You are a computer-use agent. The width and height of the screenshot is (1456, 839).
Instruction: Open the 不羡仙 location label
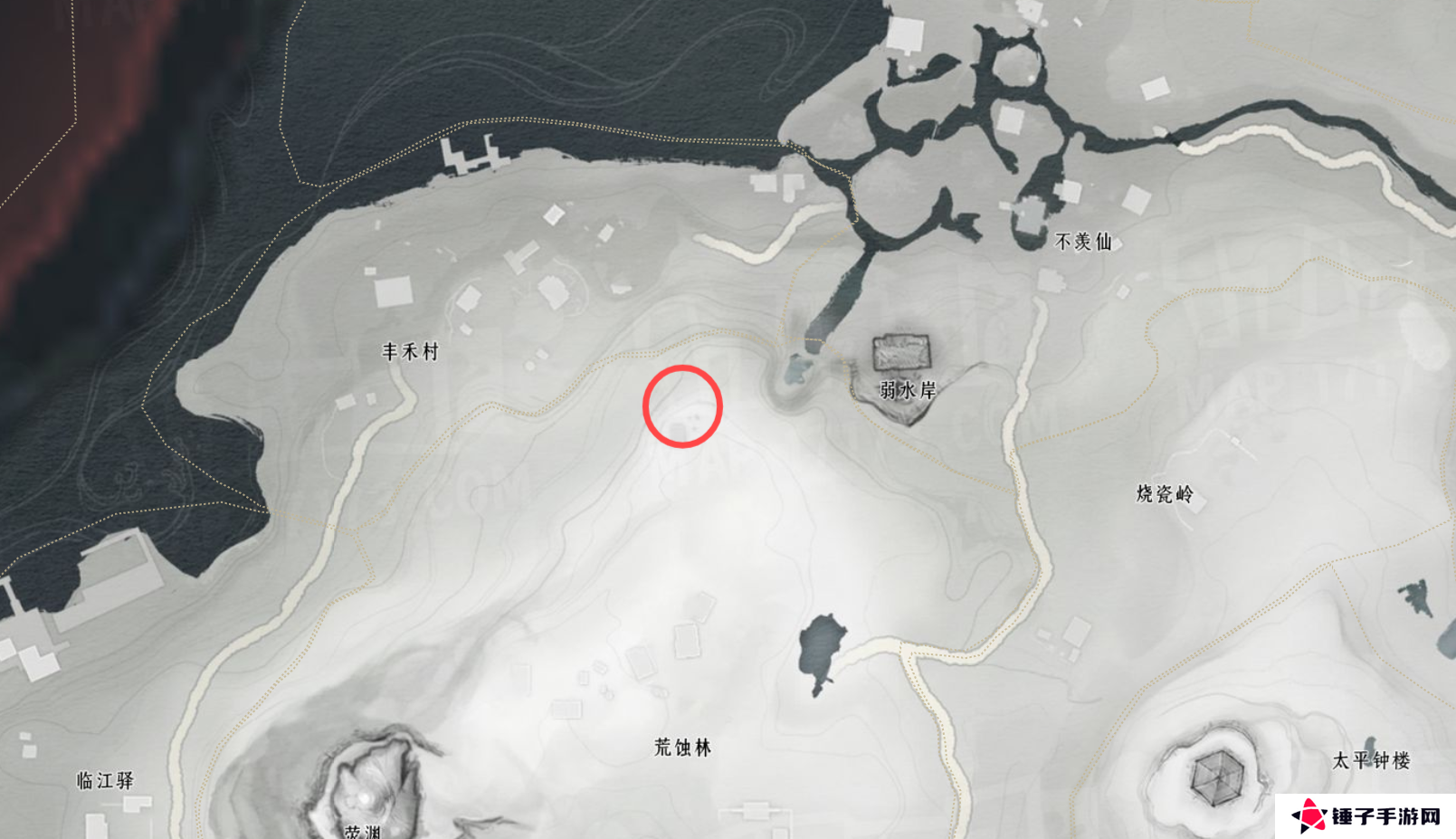[x=1085, y=241]
